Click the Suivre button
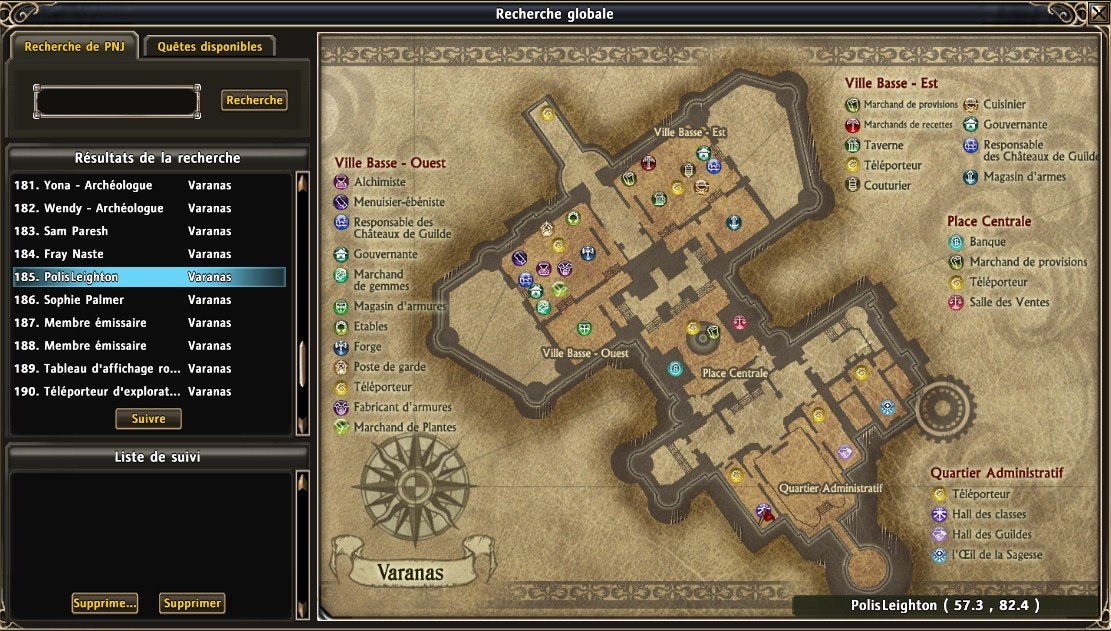Image resolution: width=1111 pixels, height=631 pixels. (x=148, y=419)
